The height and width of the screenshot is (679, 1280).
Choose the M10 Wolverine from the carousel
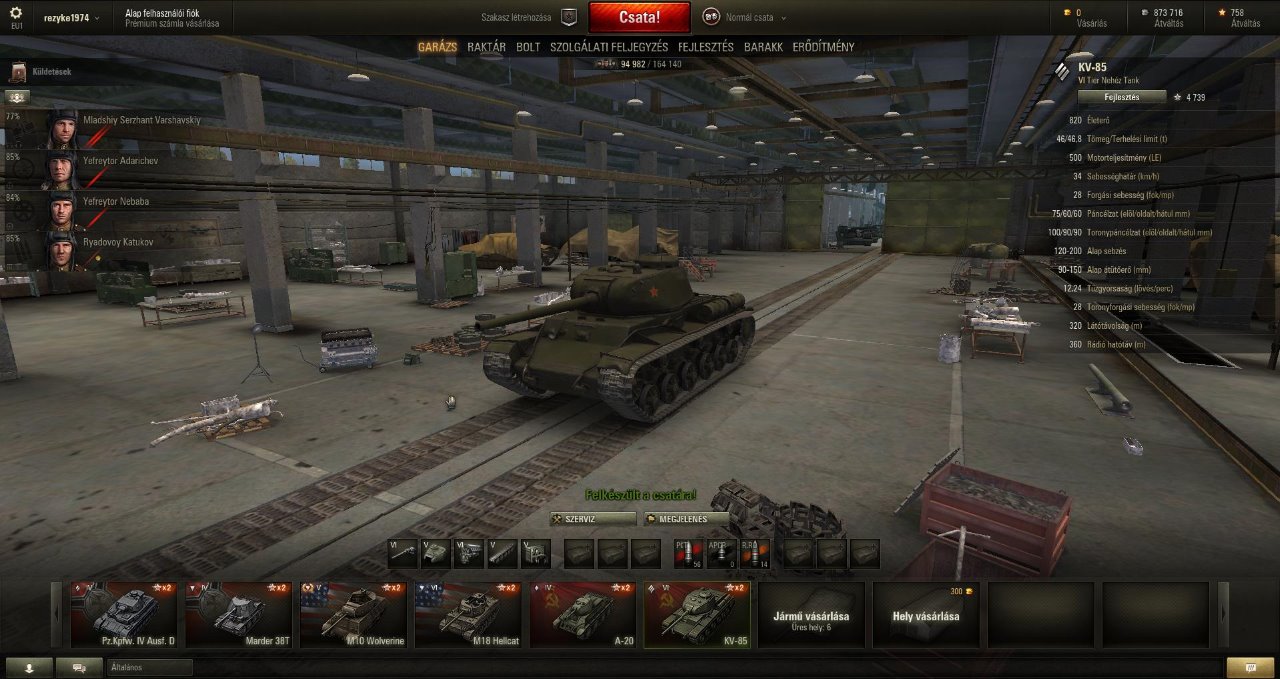[353, 615]
